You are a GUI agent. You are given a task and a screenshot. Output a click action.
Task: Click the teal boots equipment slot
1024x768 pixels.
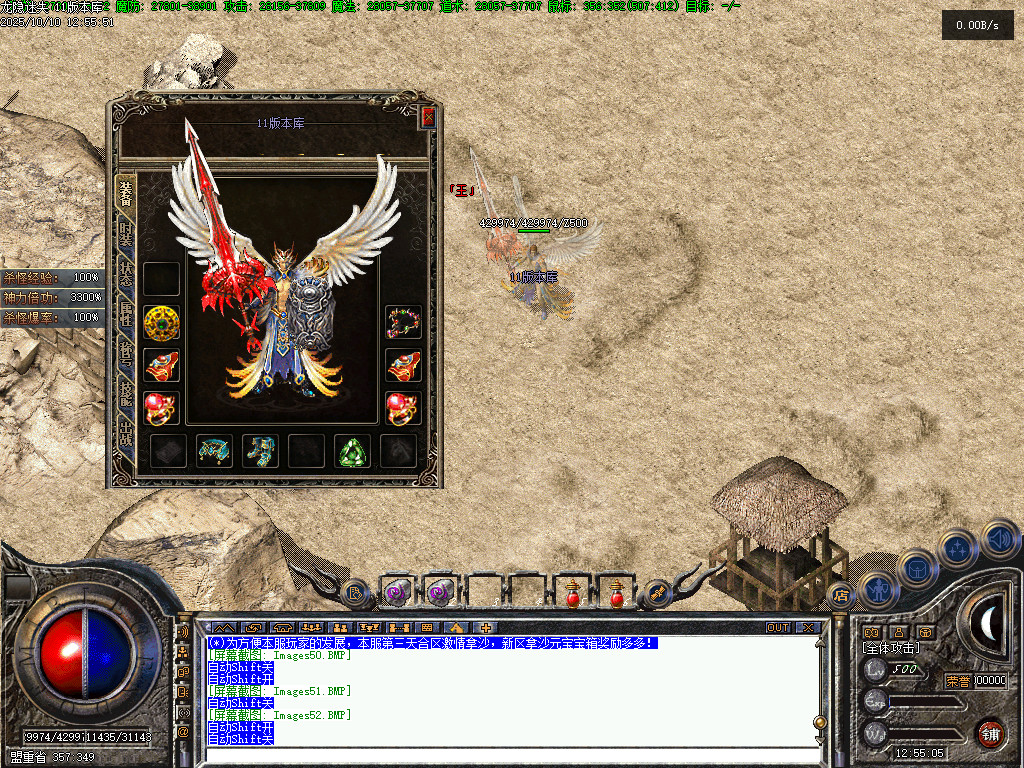(260, 451)
